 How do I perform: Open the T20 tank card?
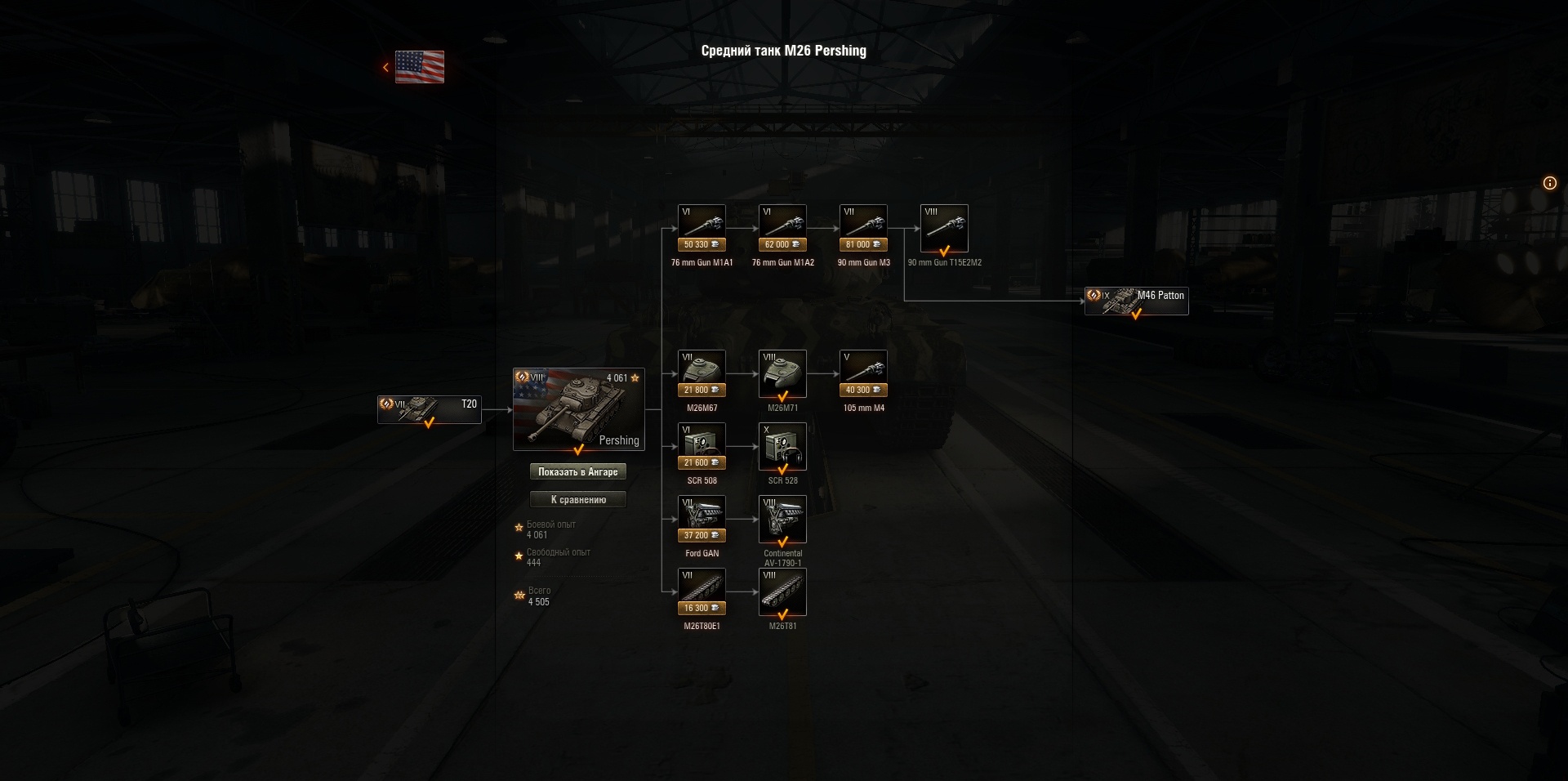429,409
